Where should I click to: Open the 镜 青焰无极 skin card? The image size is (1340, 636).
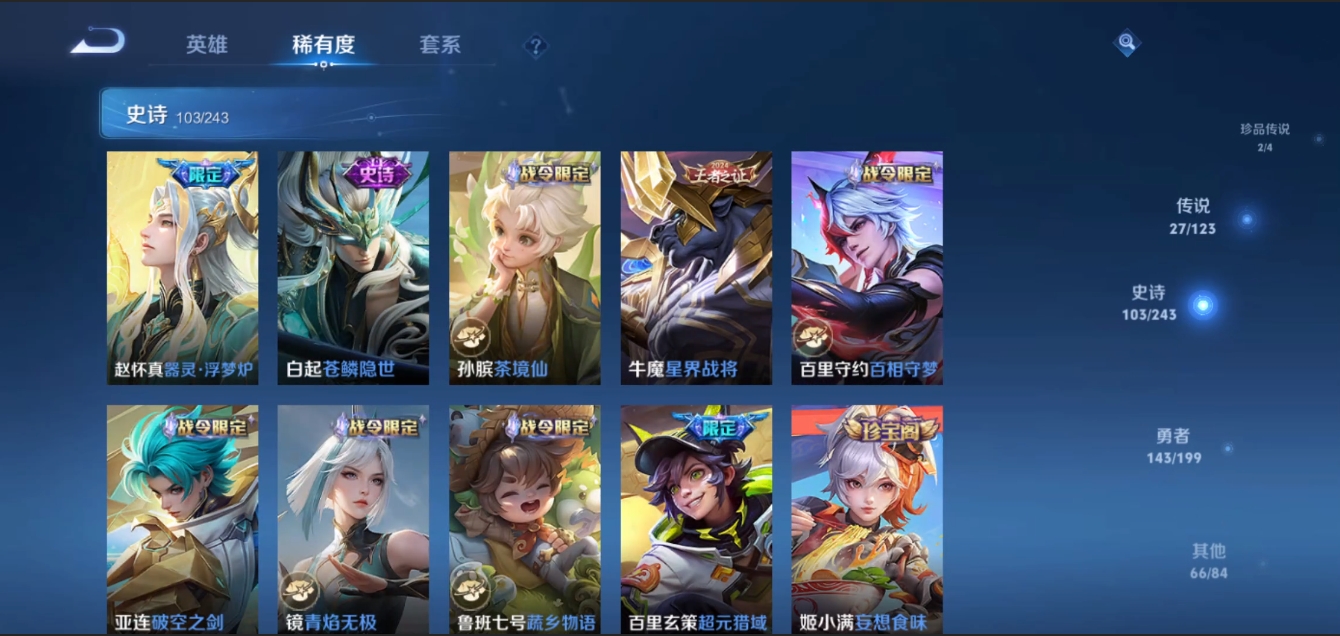(x=353, y=518)
